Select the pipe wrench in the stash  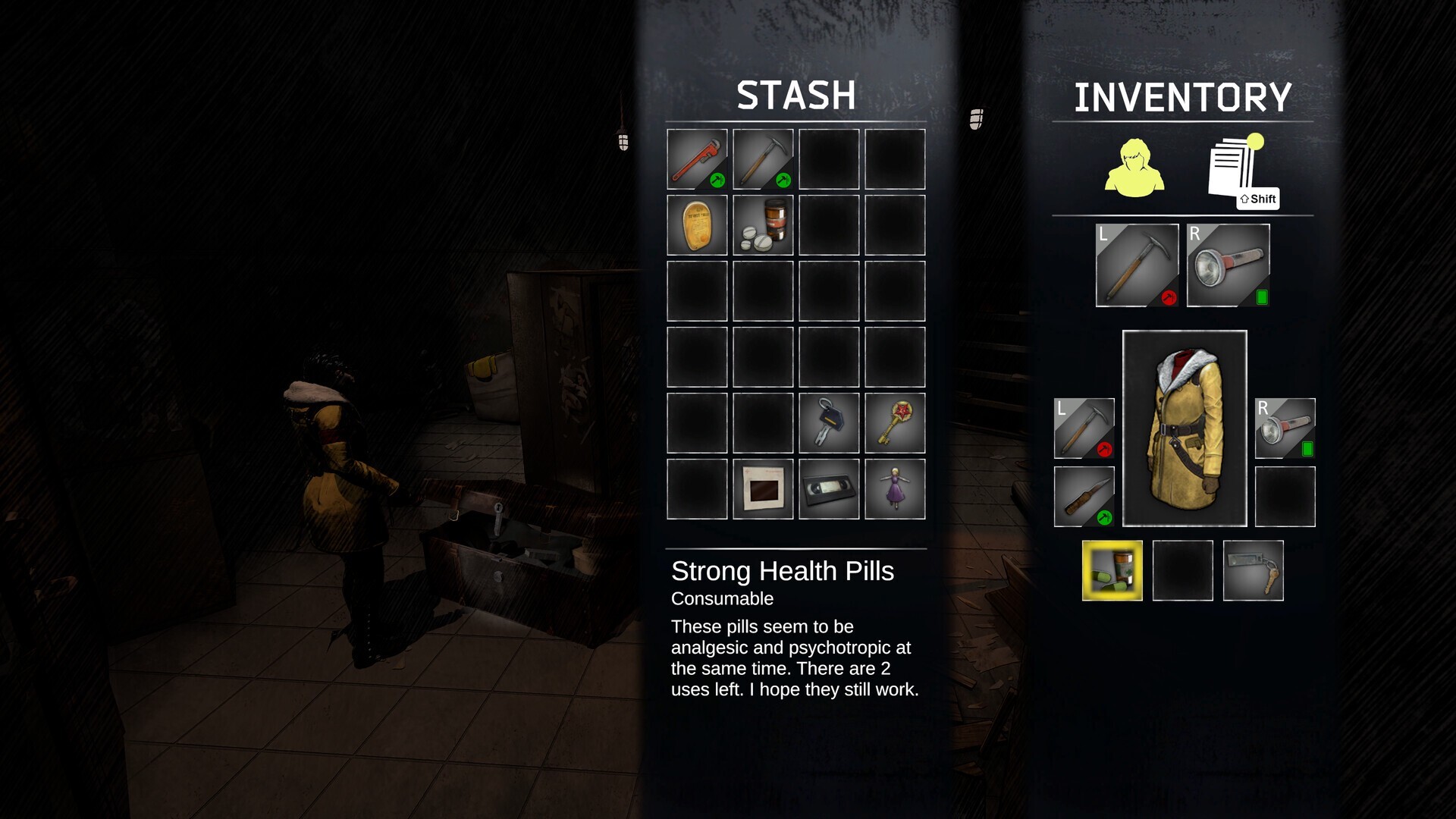pos(695,160)
